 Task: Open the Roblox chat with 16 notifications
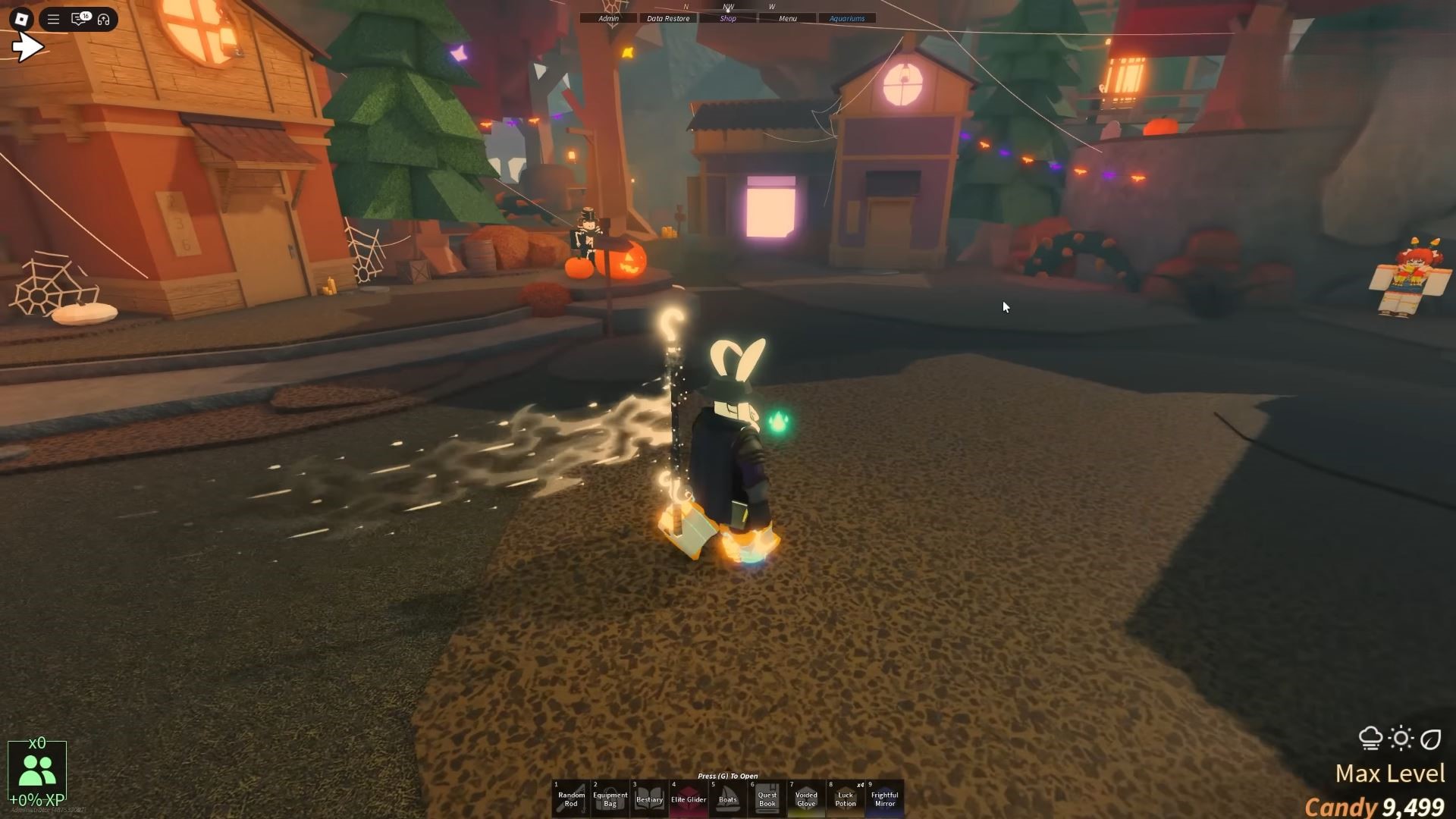tap(78, 19)
